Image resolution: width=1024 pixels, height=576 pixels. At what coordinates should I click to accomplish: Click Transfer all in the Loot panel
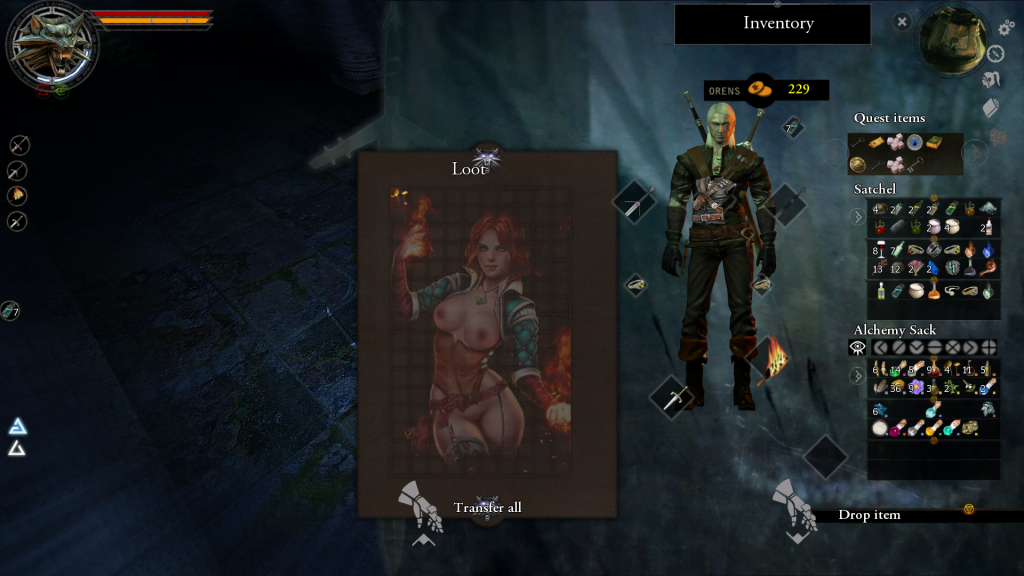point(487,507)
